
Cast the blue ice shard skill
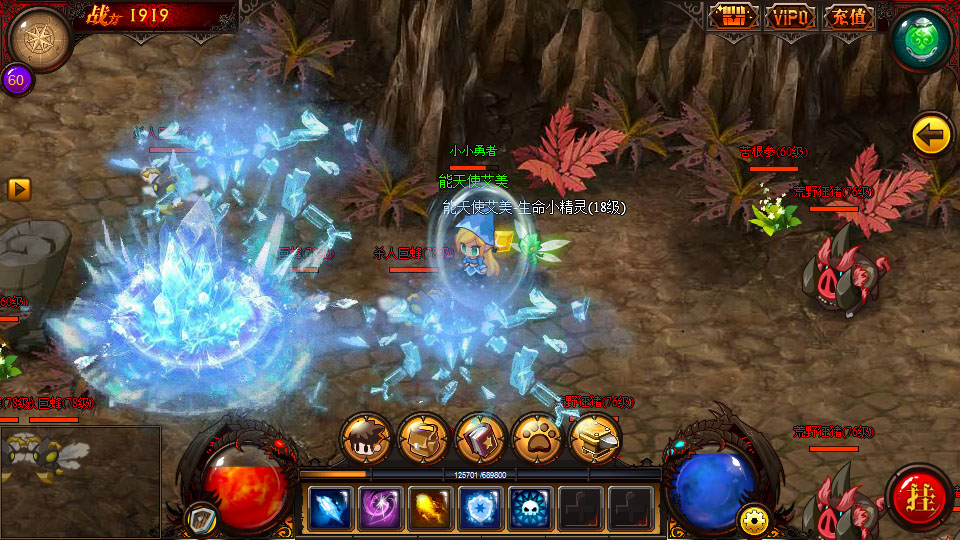point(330,508)
